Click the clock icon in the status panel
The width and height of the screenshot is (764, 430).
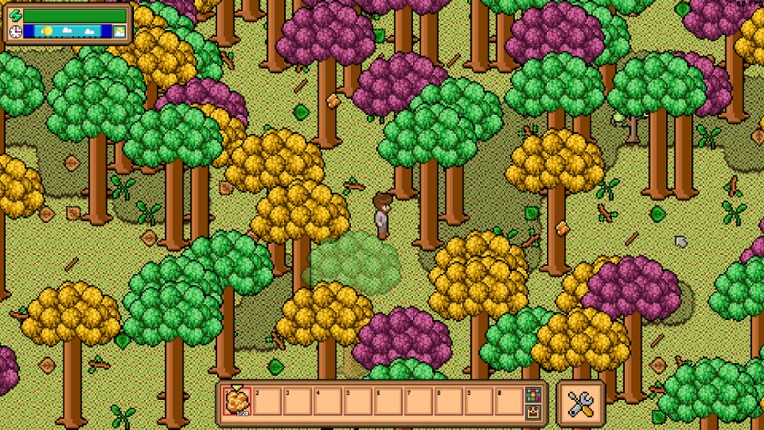(15, 31)
